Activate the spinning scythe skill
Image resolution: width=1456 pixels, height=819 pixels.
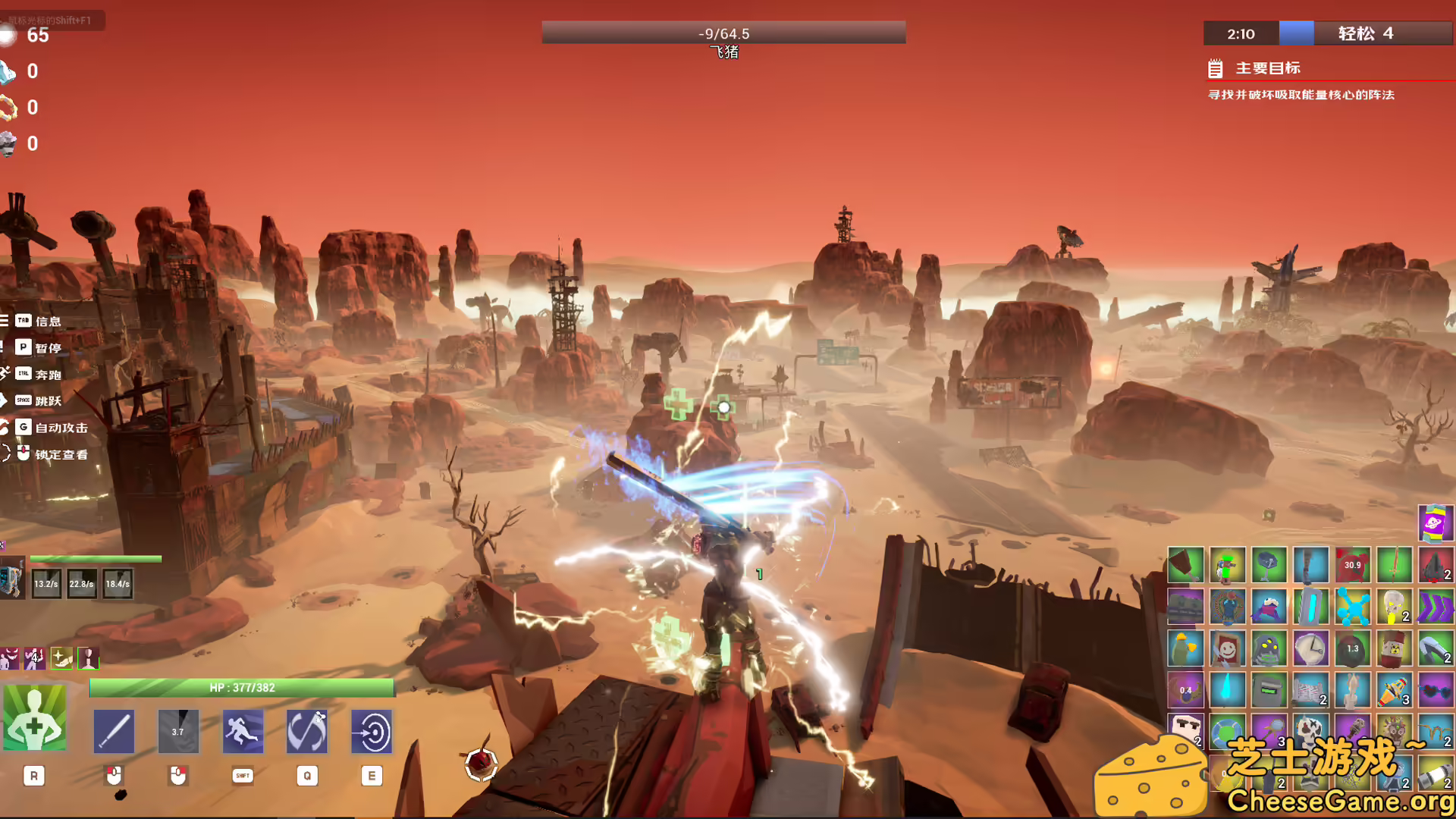307,731
